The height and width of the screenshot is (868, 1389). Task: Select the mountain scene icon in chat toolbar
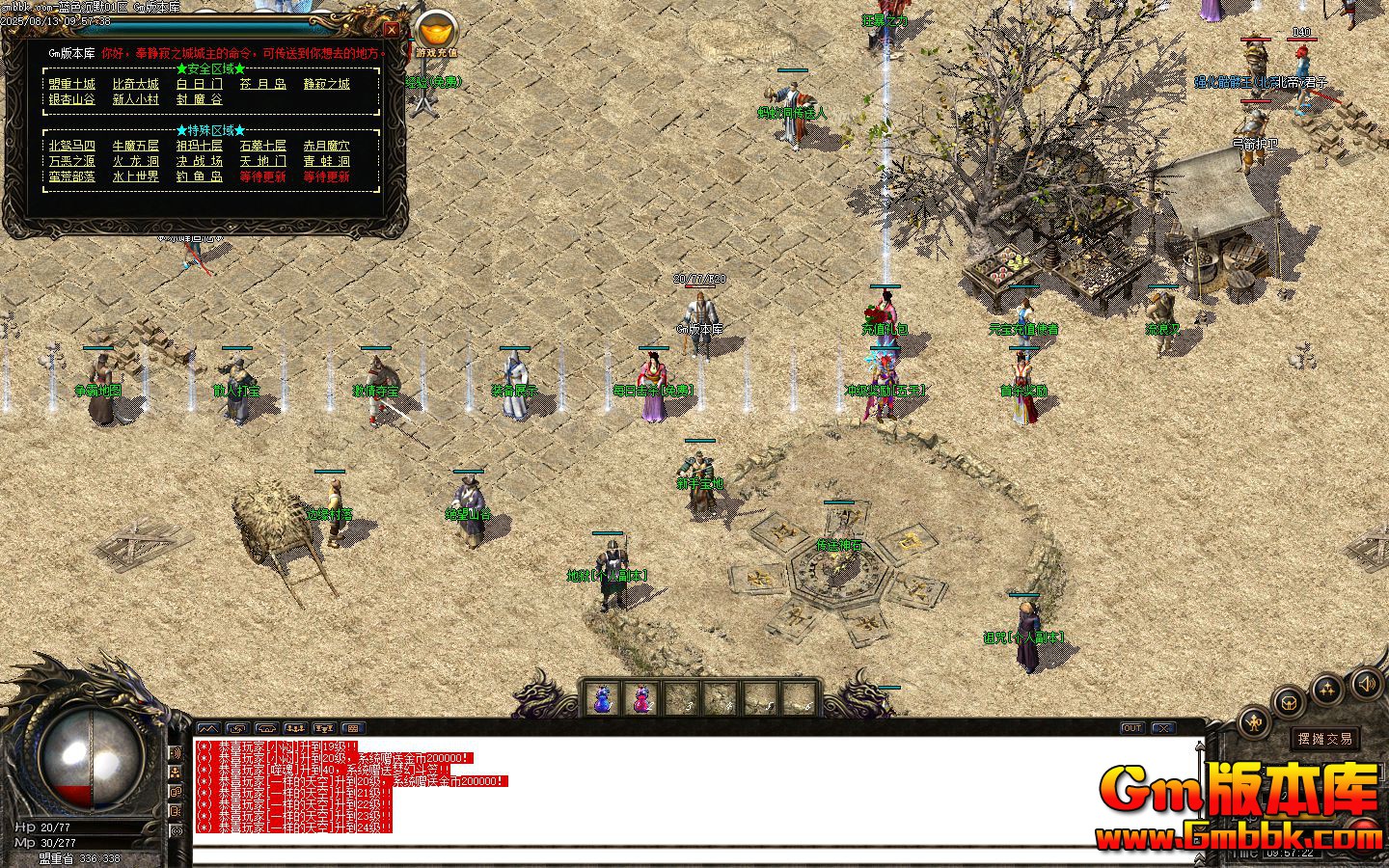pyautogui.click(x=208, y=728)
